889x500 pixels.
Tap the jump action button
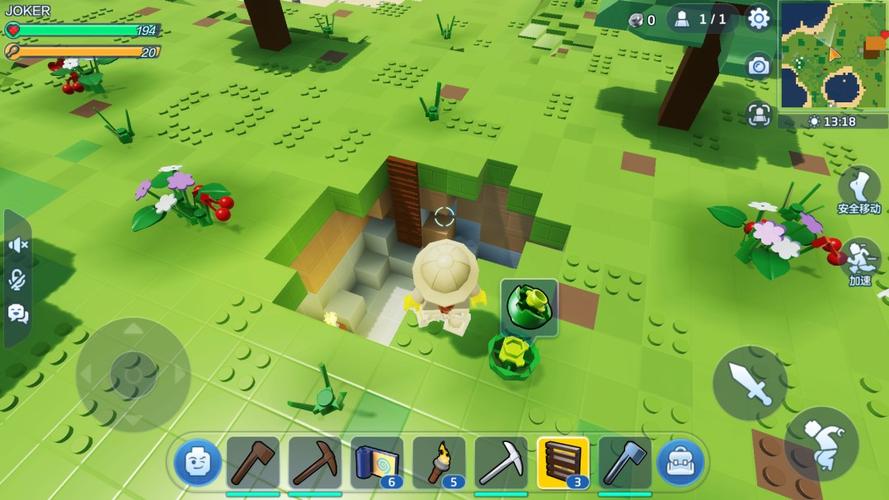[x=822, y=444]
